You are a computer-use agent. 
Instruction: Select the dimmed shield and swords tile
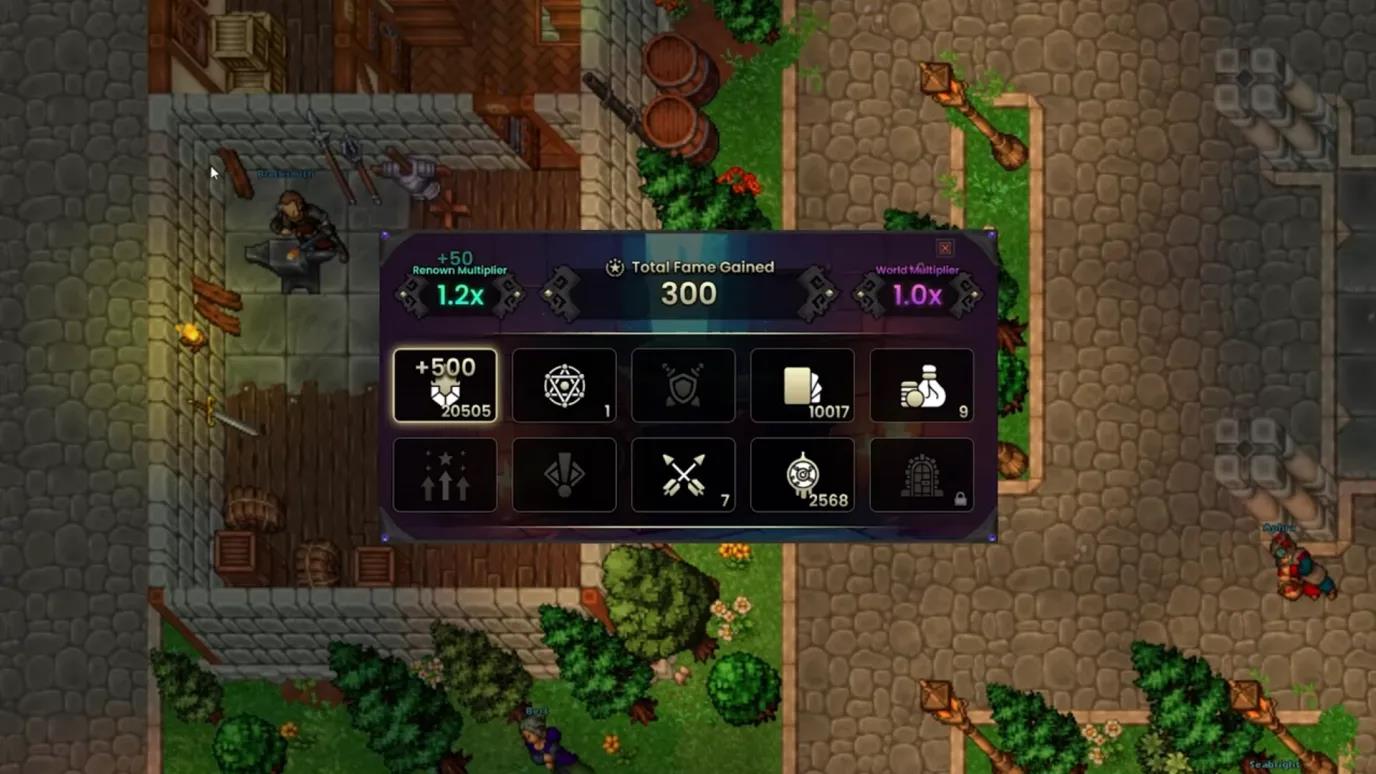click(683, 386)
